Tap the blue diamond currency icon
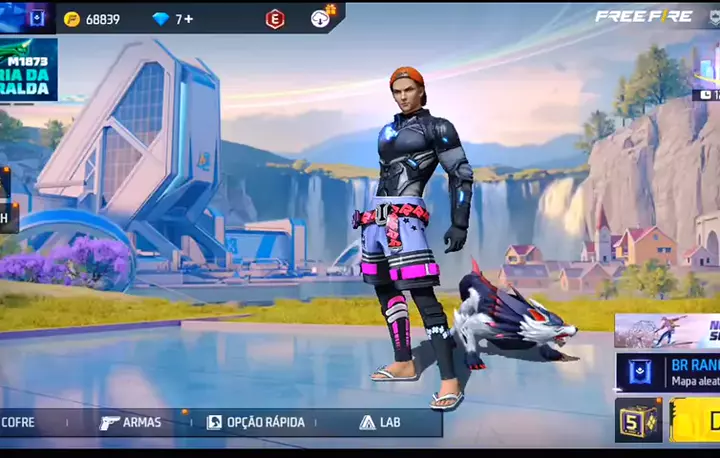 pos(160,19)
